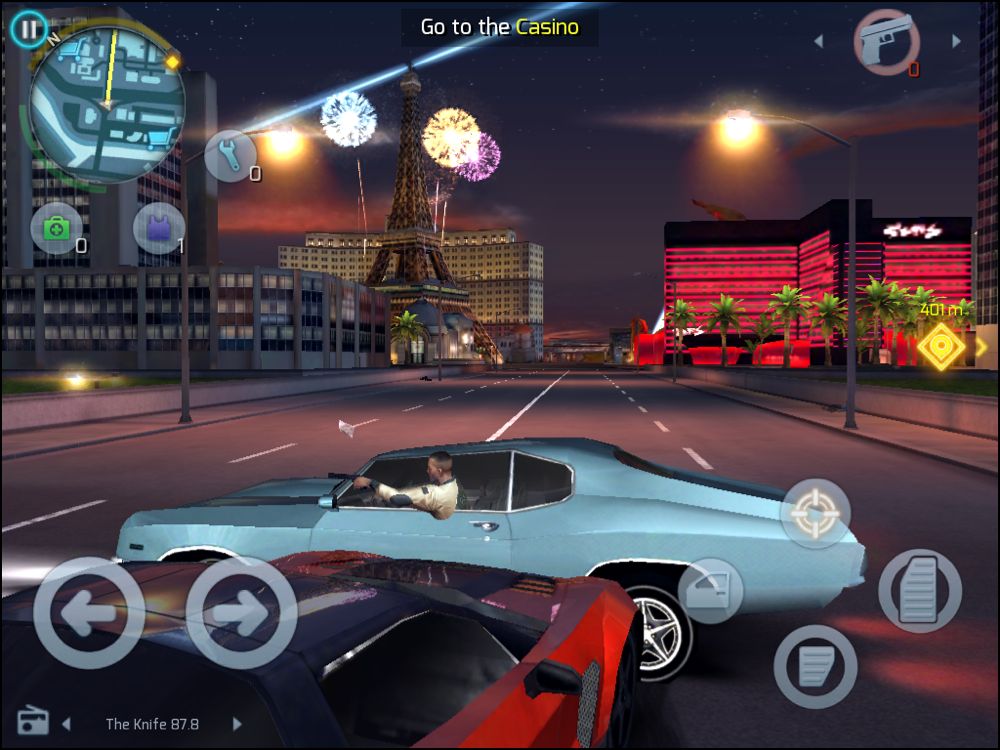
Task: Hit the brake pedal button
Action: click(815, 666)
